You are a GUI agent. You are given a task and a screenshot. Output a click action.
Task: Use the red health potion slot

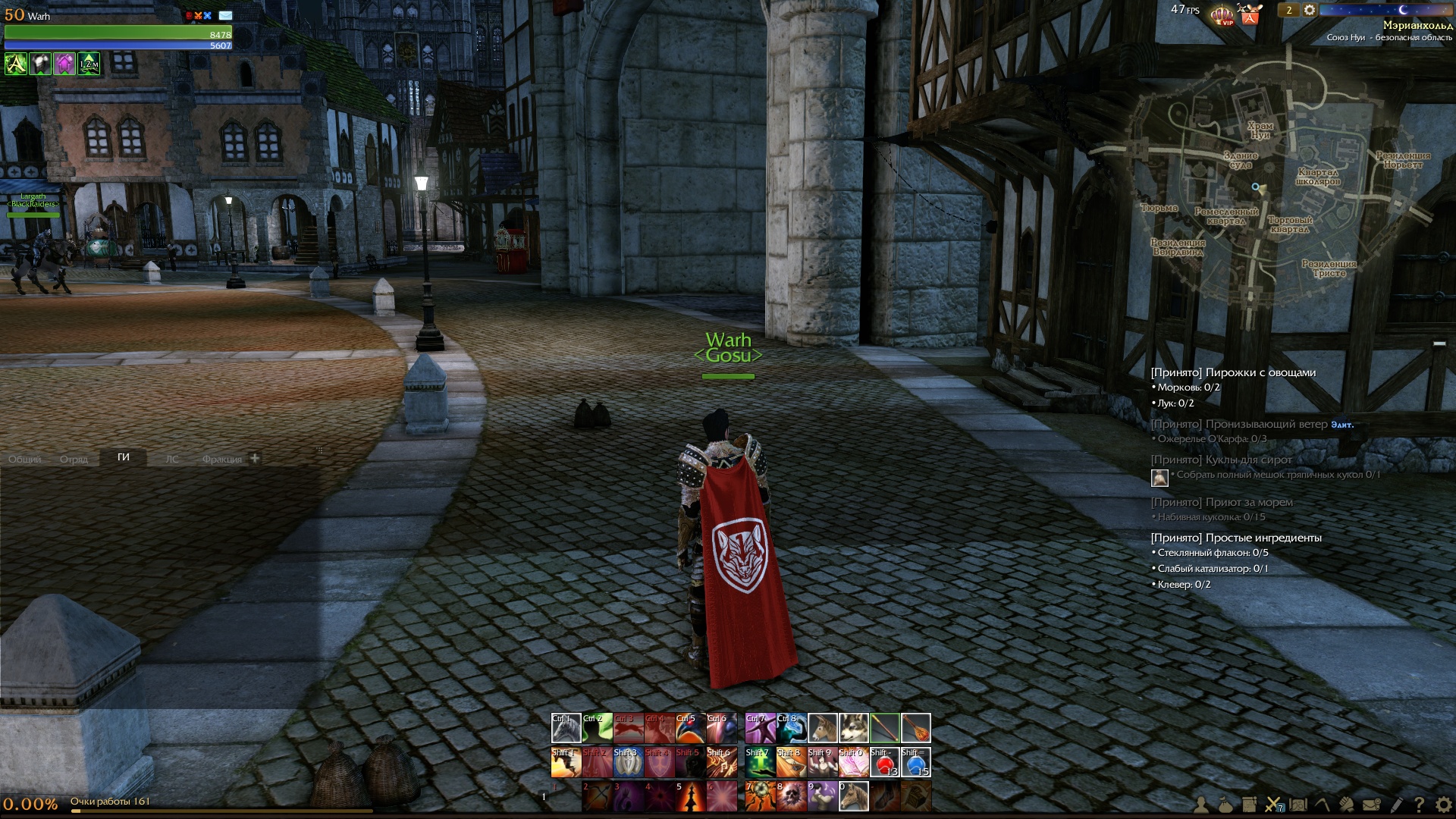[x=884, y=762]
